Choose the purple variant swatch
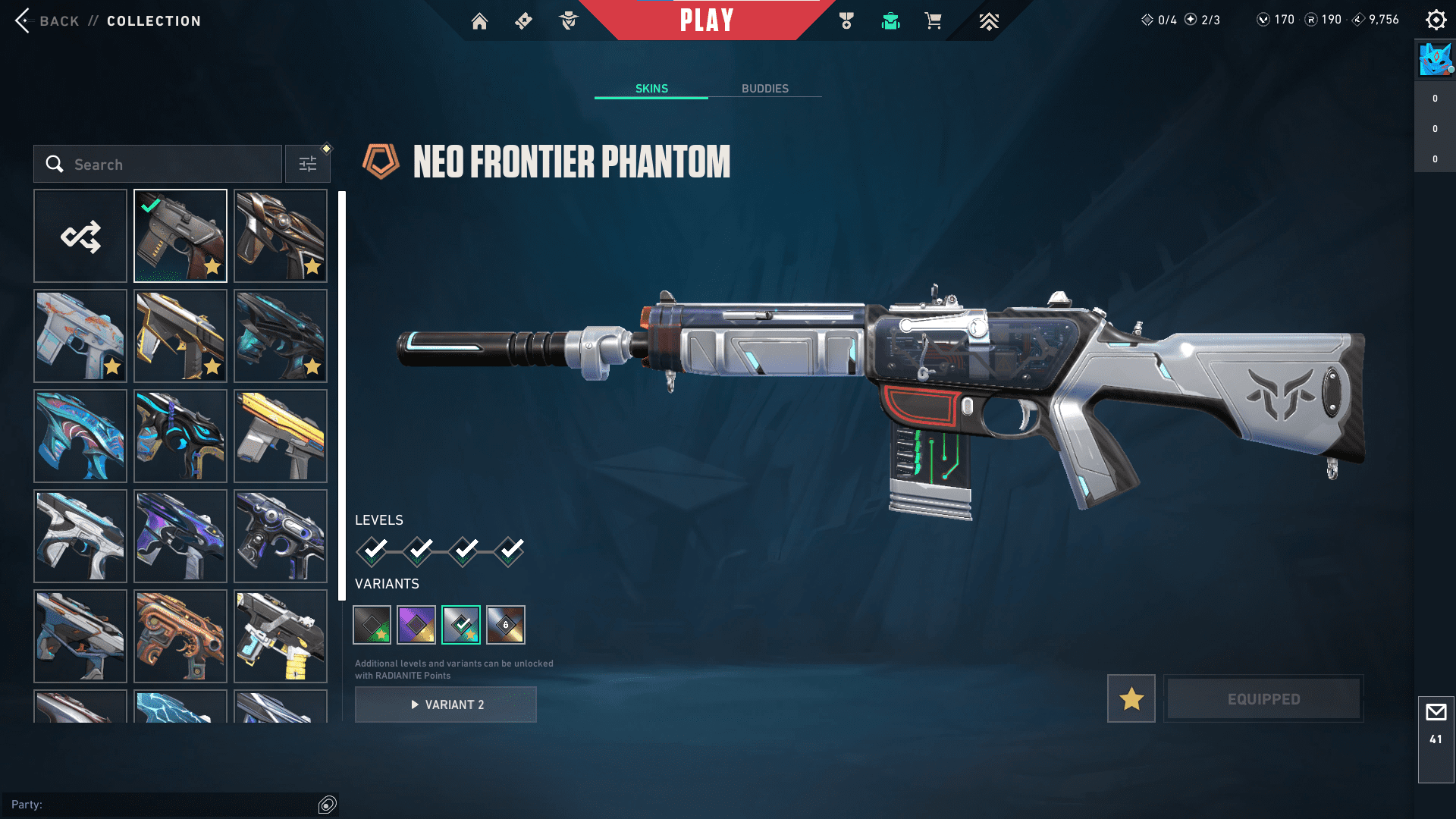Viewport: 1456px width, 819px height. [416, 625]
